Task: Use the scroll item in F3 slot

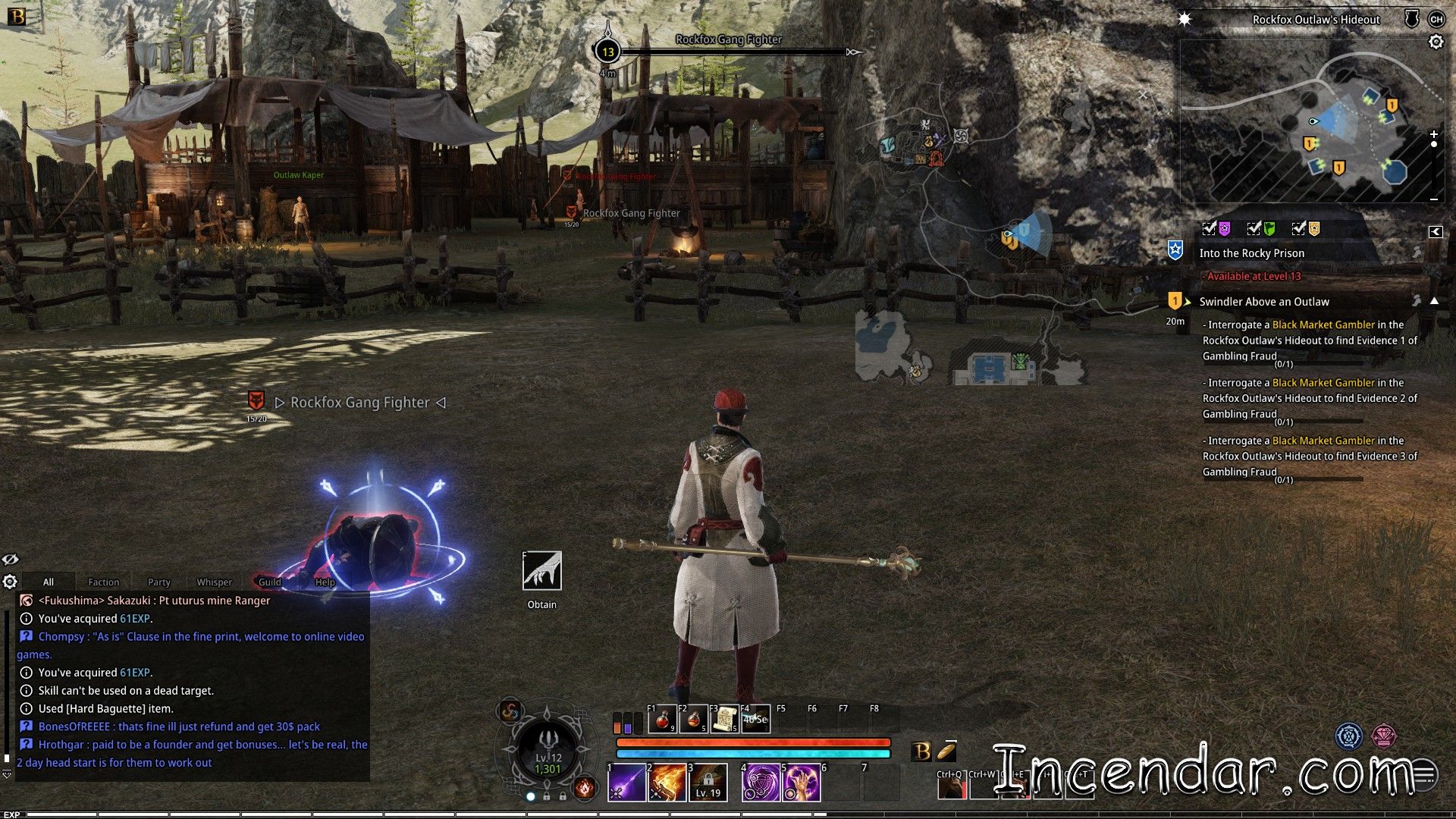Action: click(725, 719)
